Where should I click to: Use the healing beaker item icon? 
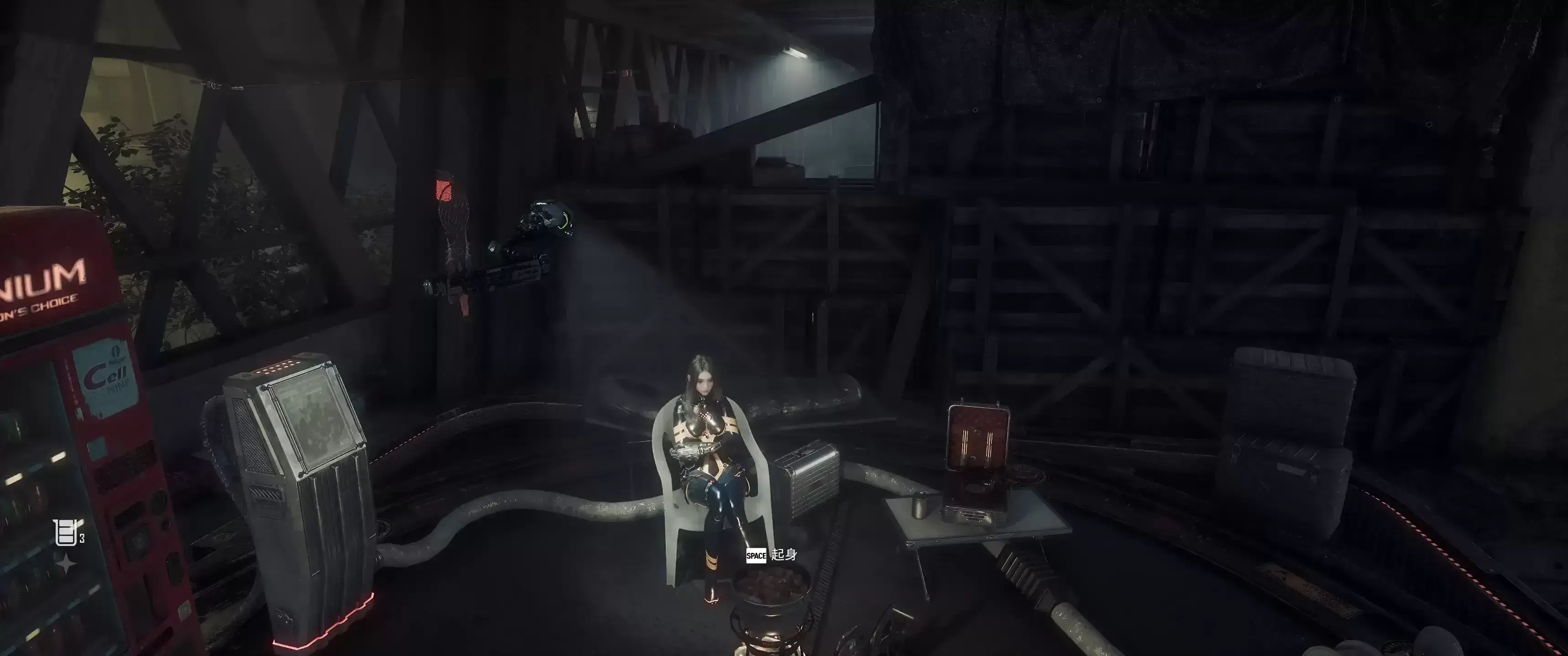click(x=64, y=533)
